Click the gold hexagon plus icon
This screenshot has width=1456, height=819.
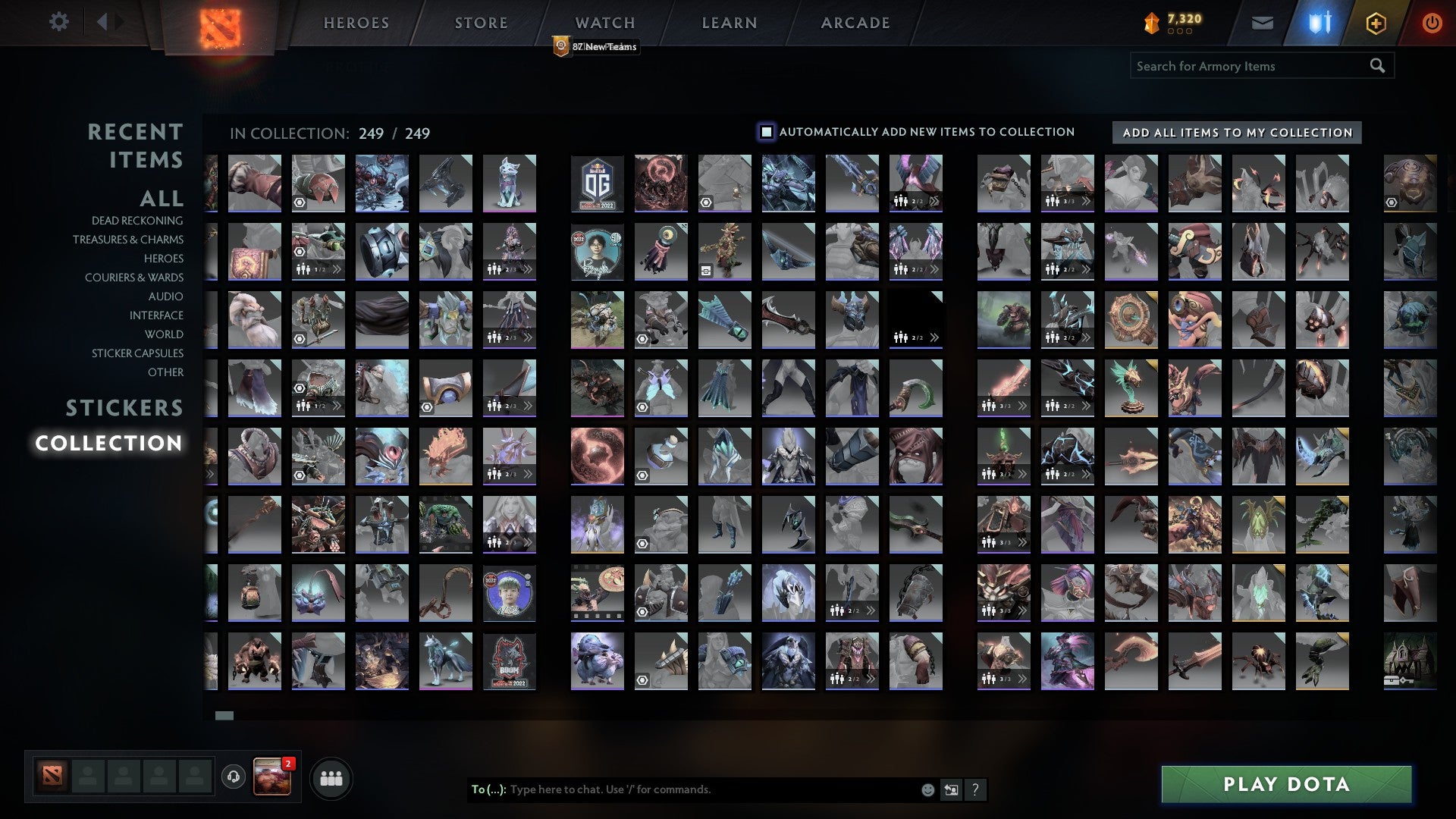[x=1377, y=22]
